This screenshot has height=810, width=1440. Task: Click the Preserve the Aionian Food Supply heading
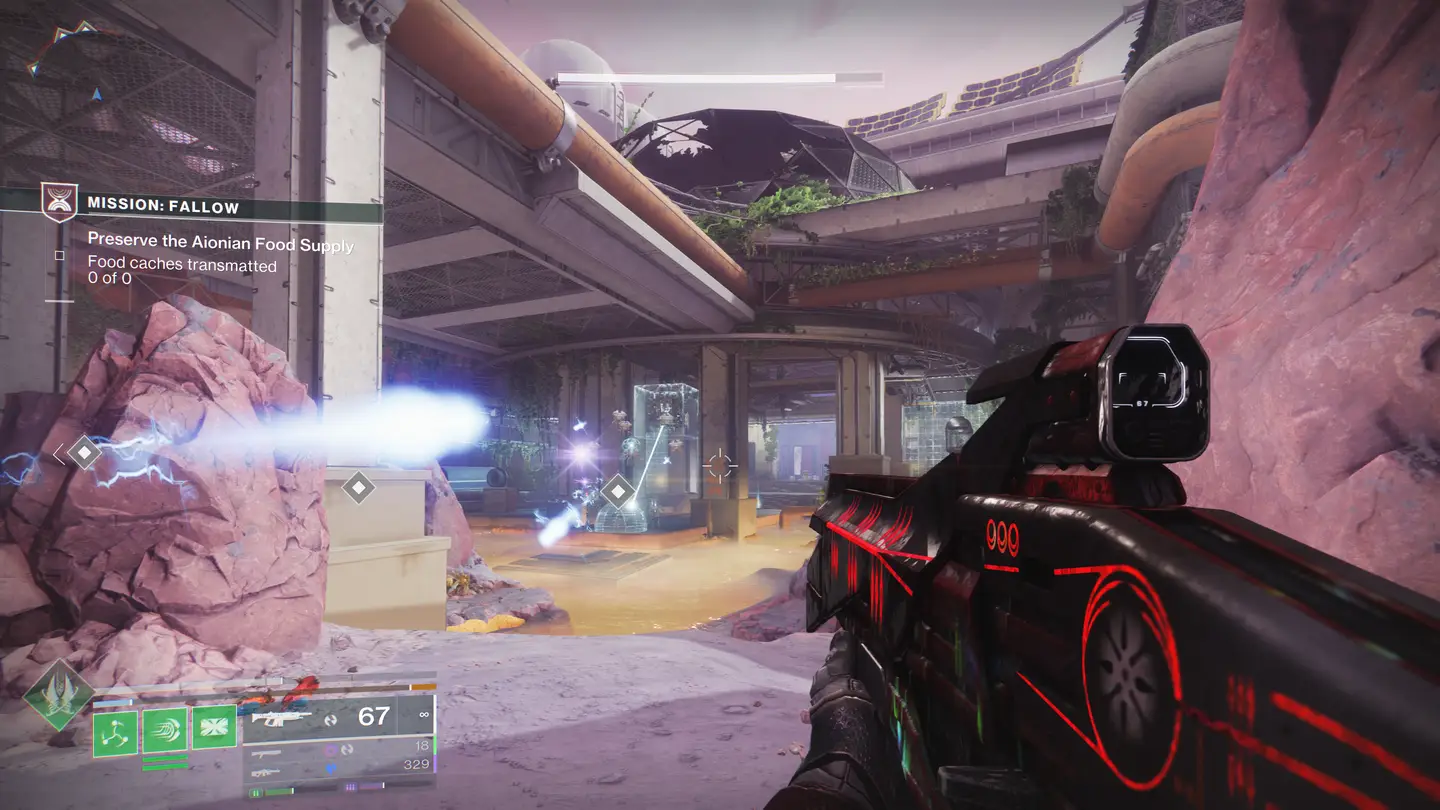(x=220, y=241)
